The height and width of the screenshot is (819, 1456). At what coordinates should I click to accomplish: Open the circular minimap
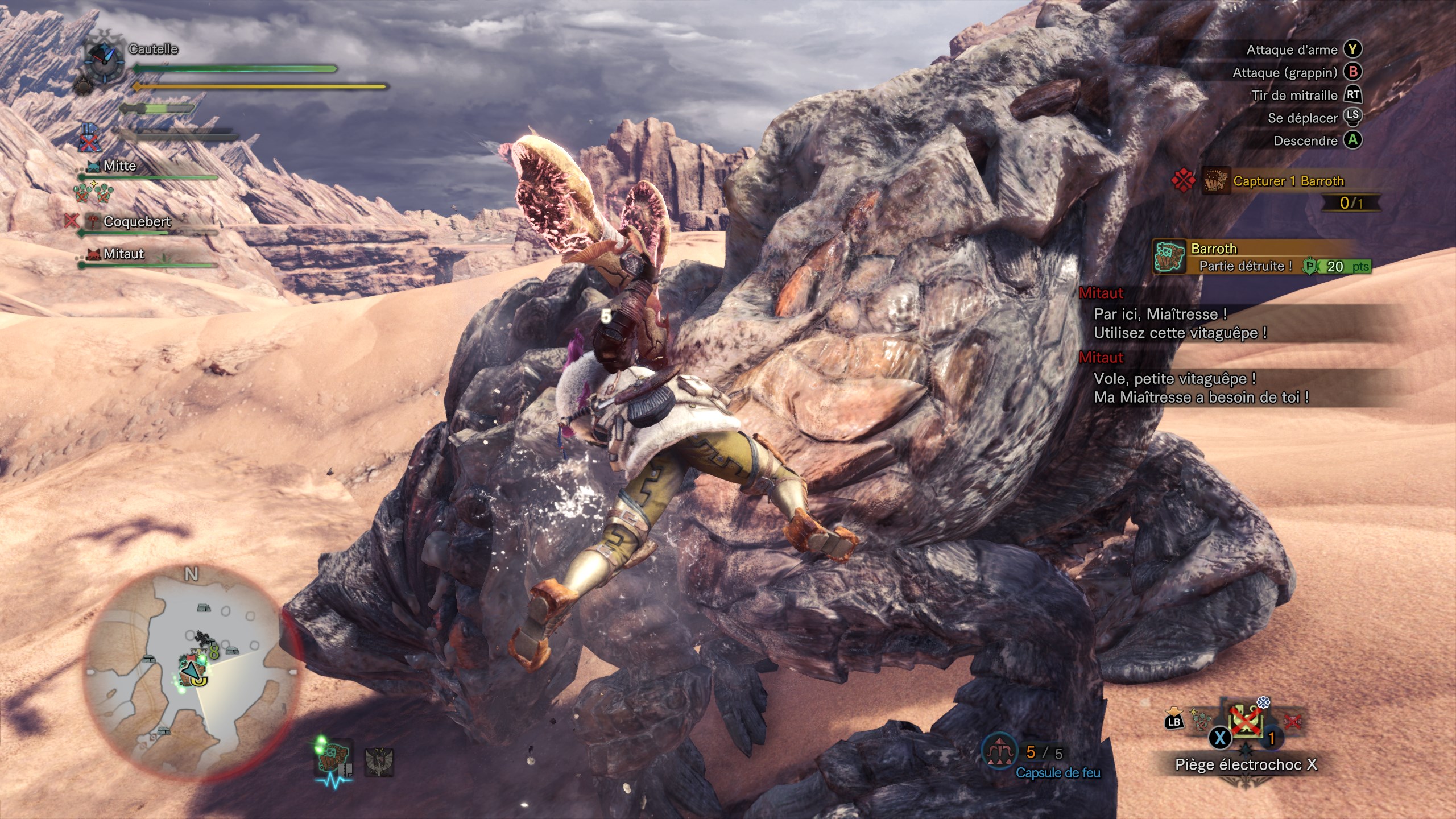click(x=191, y=672)
